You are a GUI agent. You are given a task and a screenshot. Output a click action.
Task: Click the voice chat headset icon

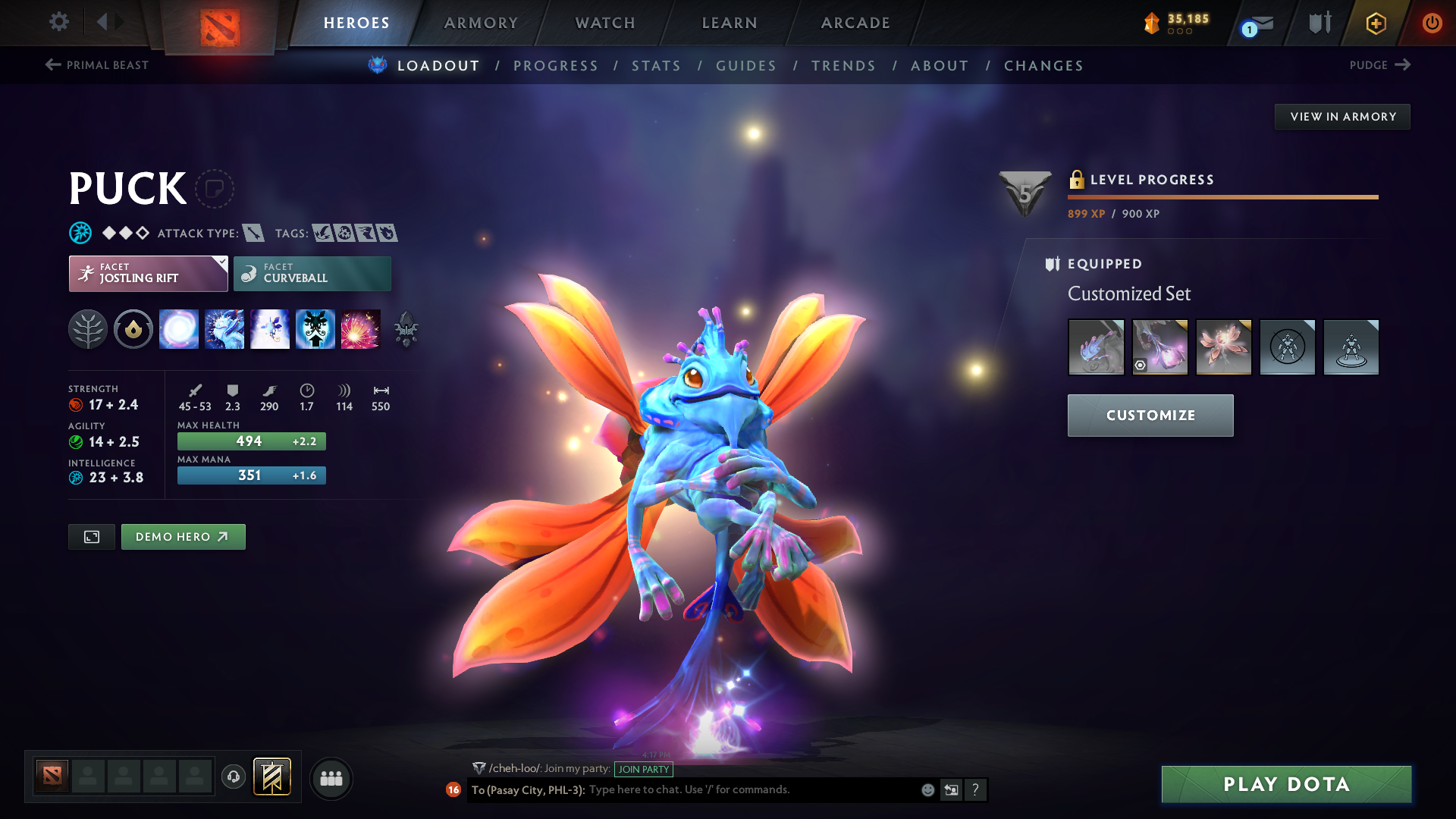pyautogui.click(x=233, y=778)
